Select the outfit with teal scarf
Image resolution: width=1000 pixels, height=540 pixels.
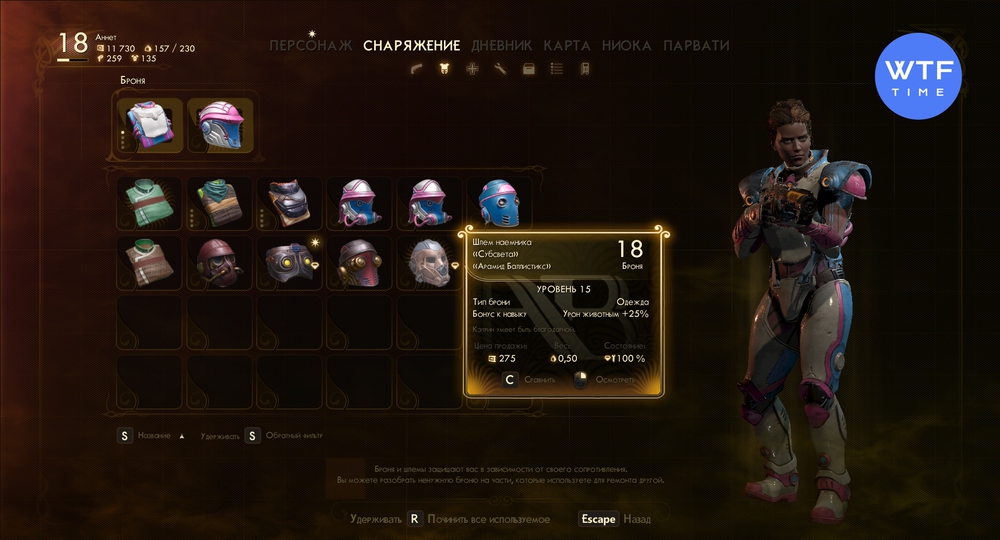point(220,203)
